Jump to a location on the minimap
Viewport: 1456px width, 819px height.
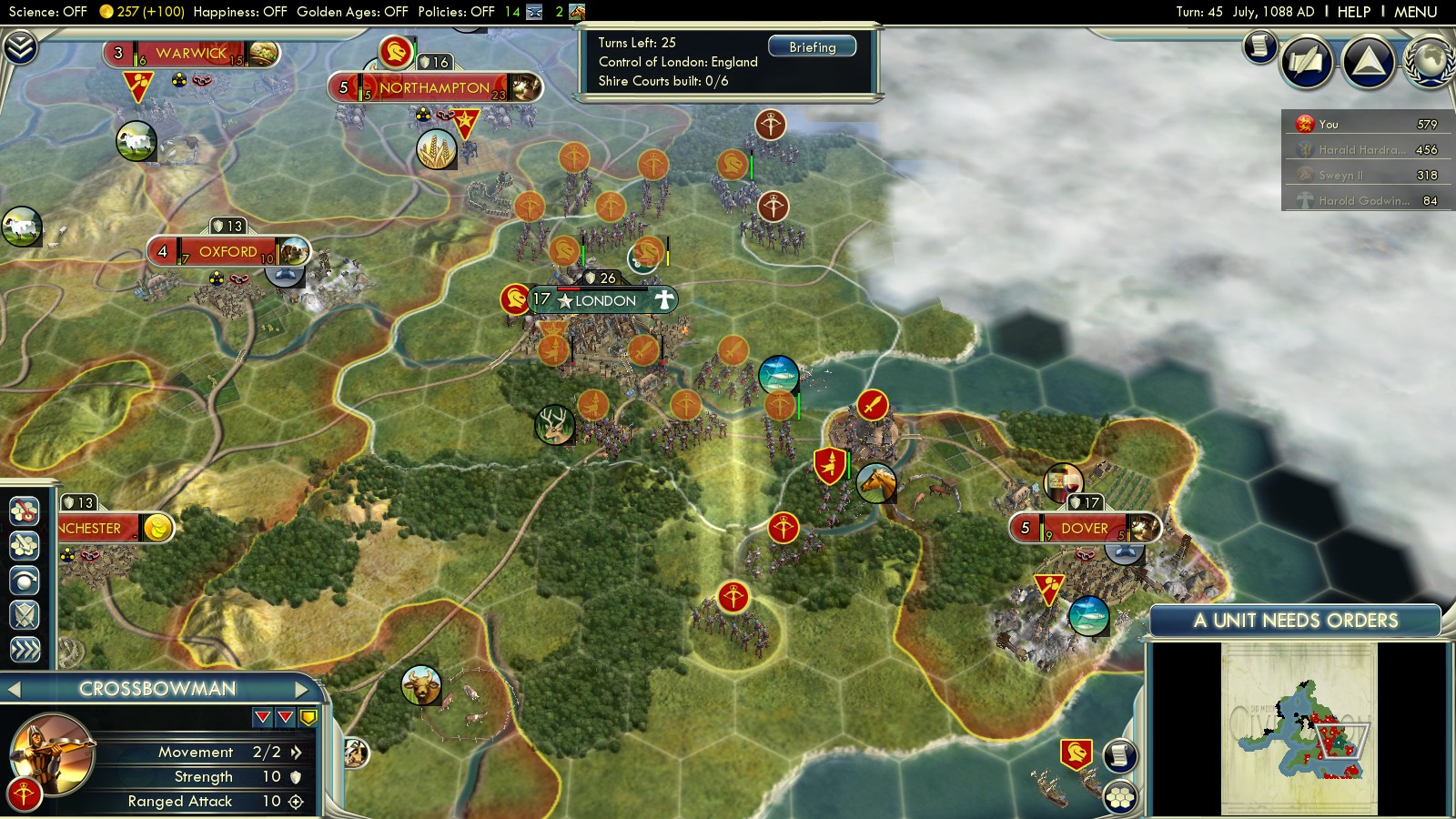click(x=1299, y=728)
